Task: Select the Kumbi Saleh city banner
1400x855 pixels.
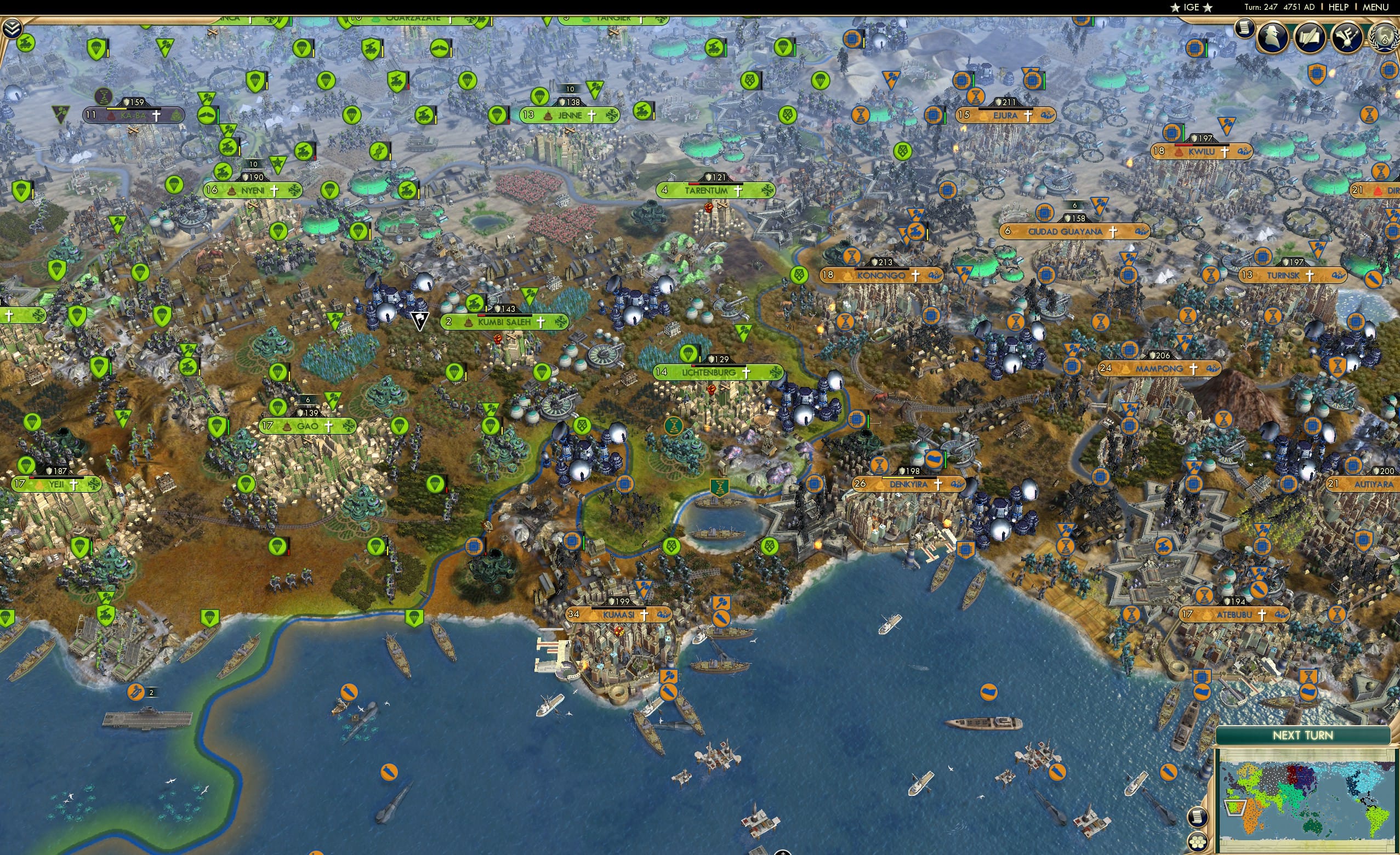Action: 500,322
